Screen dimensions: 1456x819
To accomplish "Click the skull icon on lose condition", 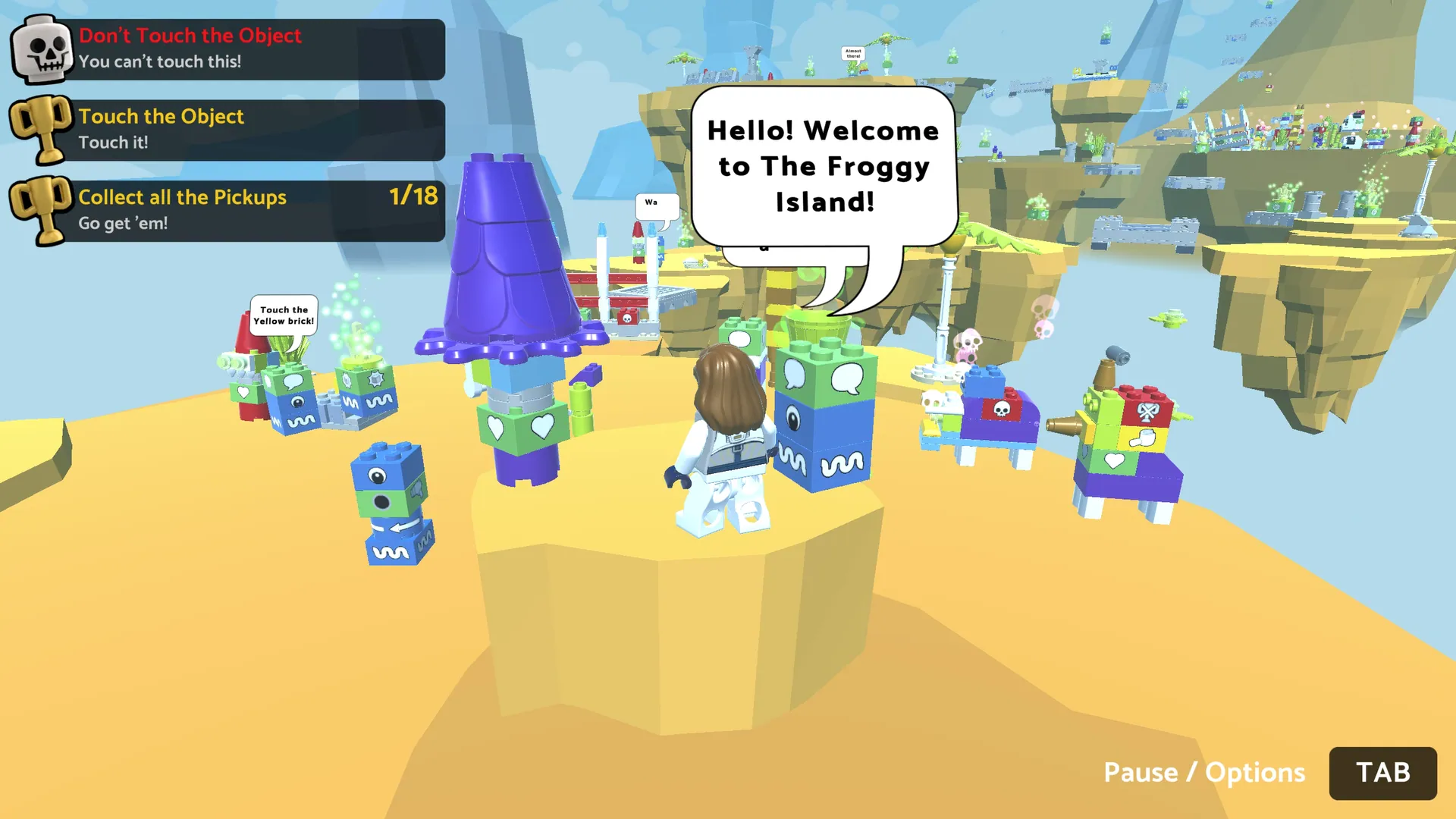I will coord(43,50).
